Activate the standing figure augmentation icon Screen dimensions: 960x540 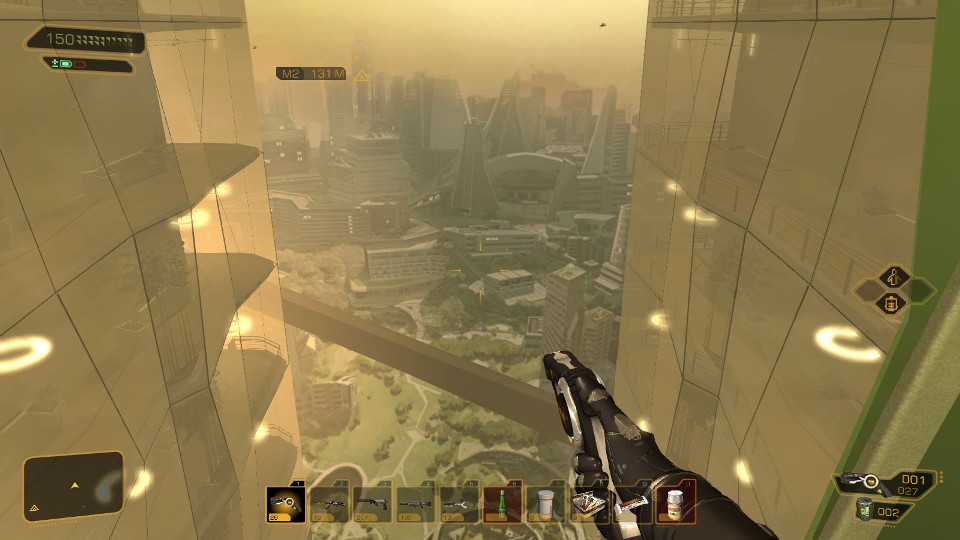(x=892, y=278)
